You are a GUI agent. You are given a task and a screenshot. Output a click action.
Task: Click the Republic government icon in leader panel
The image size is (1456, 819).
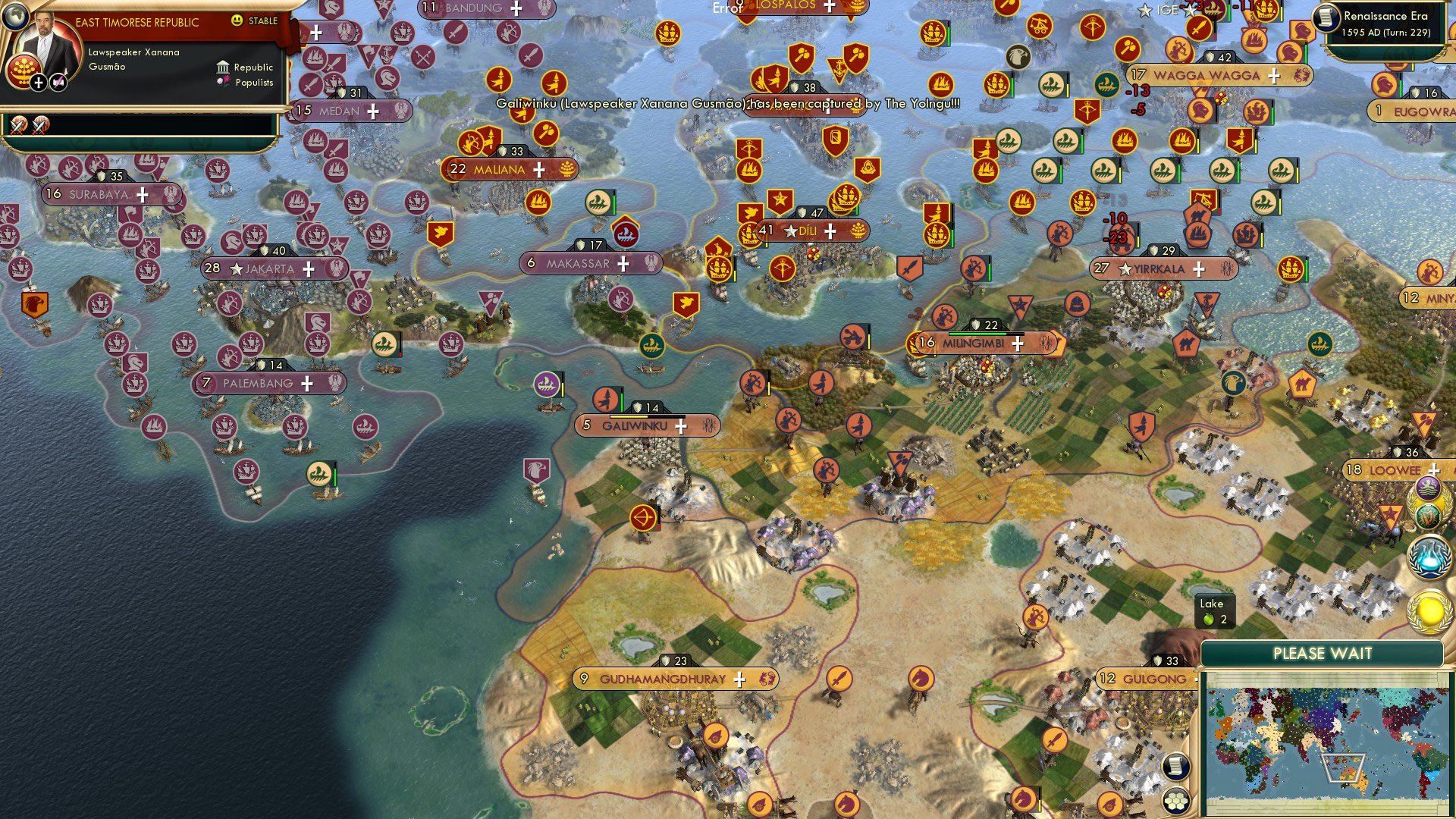tap(222, 67)
